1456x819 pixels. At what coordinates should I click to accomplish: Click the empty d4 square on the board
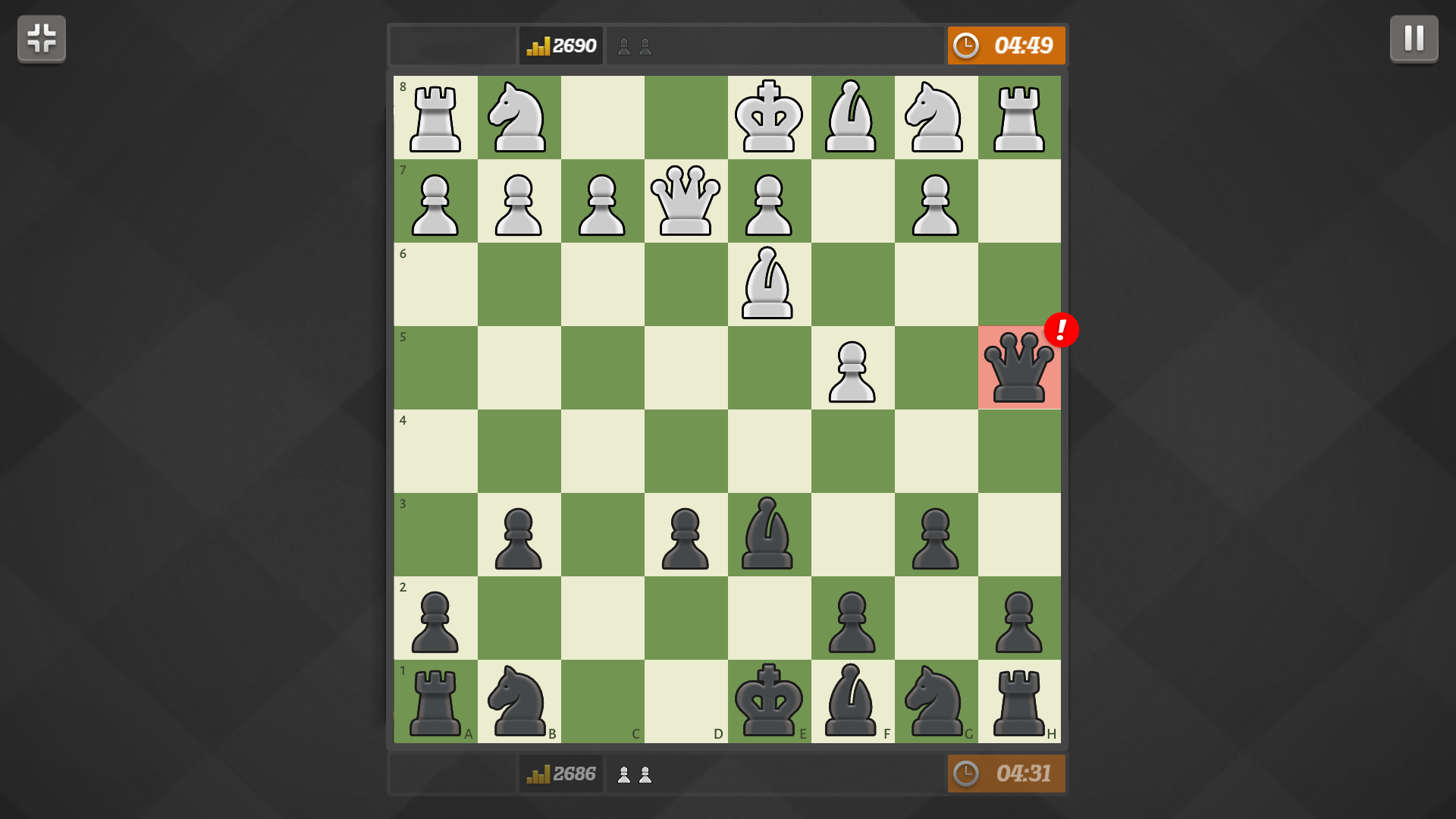pos(686,451)
